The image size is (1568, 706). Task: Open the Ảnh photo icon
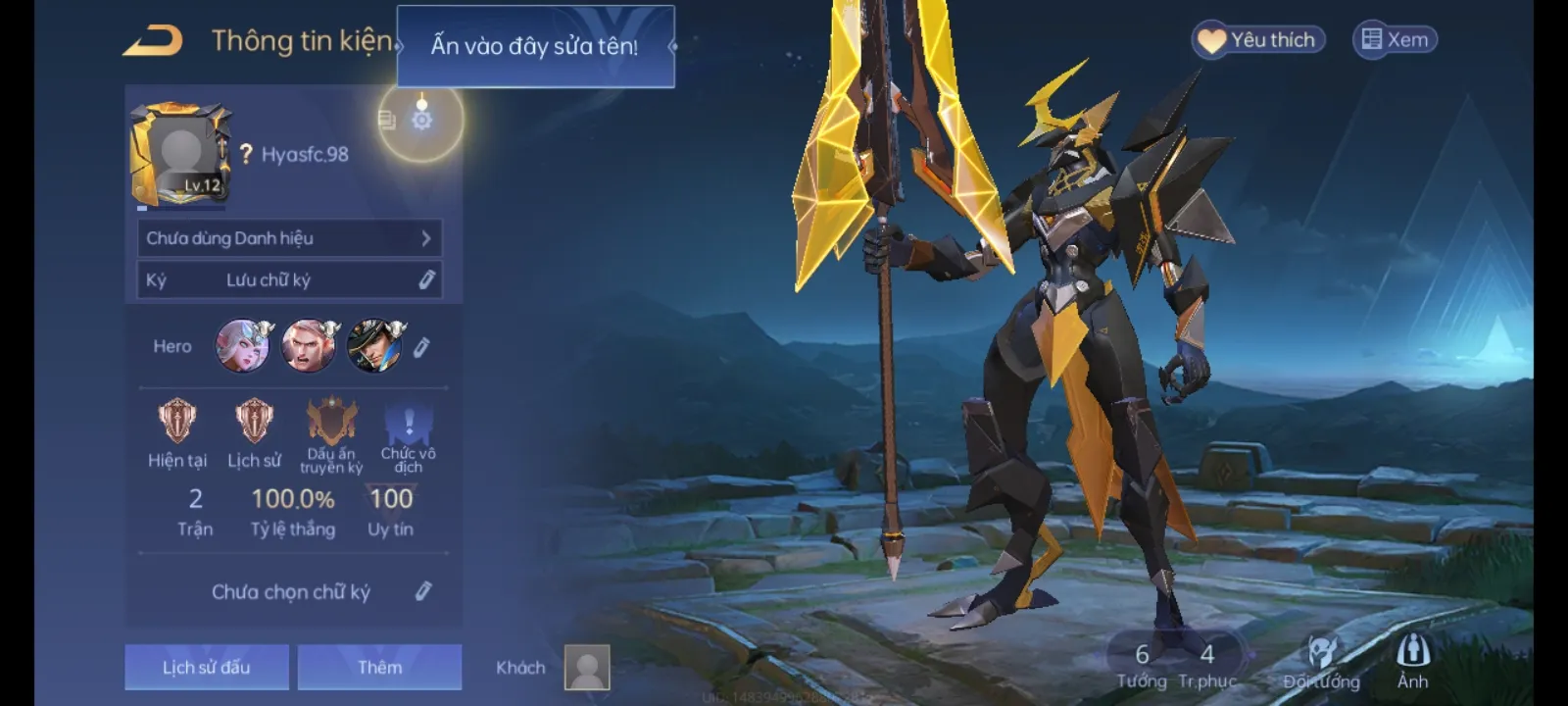click(x=1412, y=659)
